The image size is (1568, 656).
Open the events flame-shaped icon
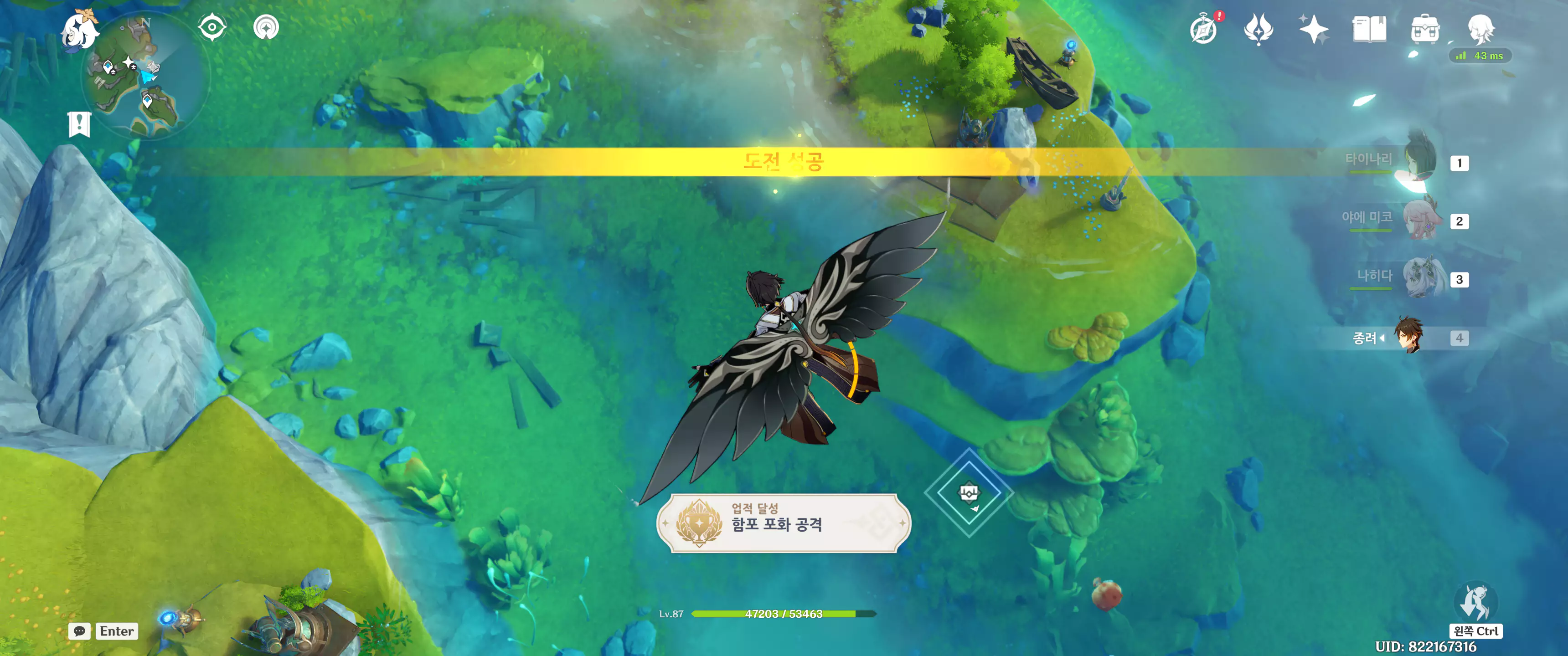(1258, 29)
